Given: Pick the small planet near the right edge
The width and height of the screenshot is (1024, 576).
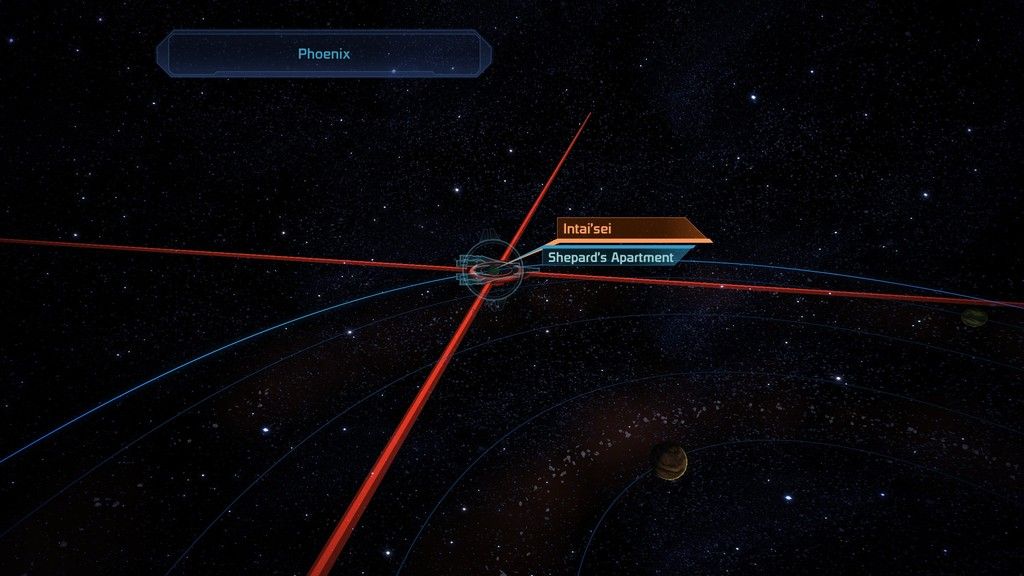Looking at the screenshot, I should [x=973, y=318].
